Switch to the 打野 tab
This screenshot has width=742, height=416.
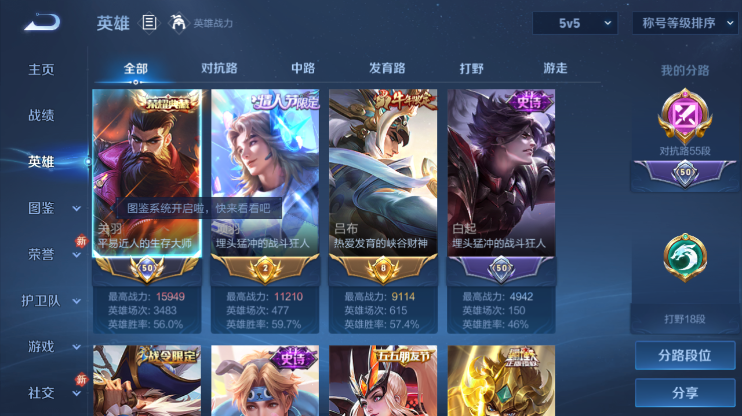click(x=471, y=69)
